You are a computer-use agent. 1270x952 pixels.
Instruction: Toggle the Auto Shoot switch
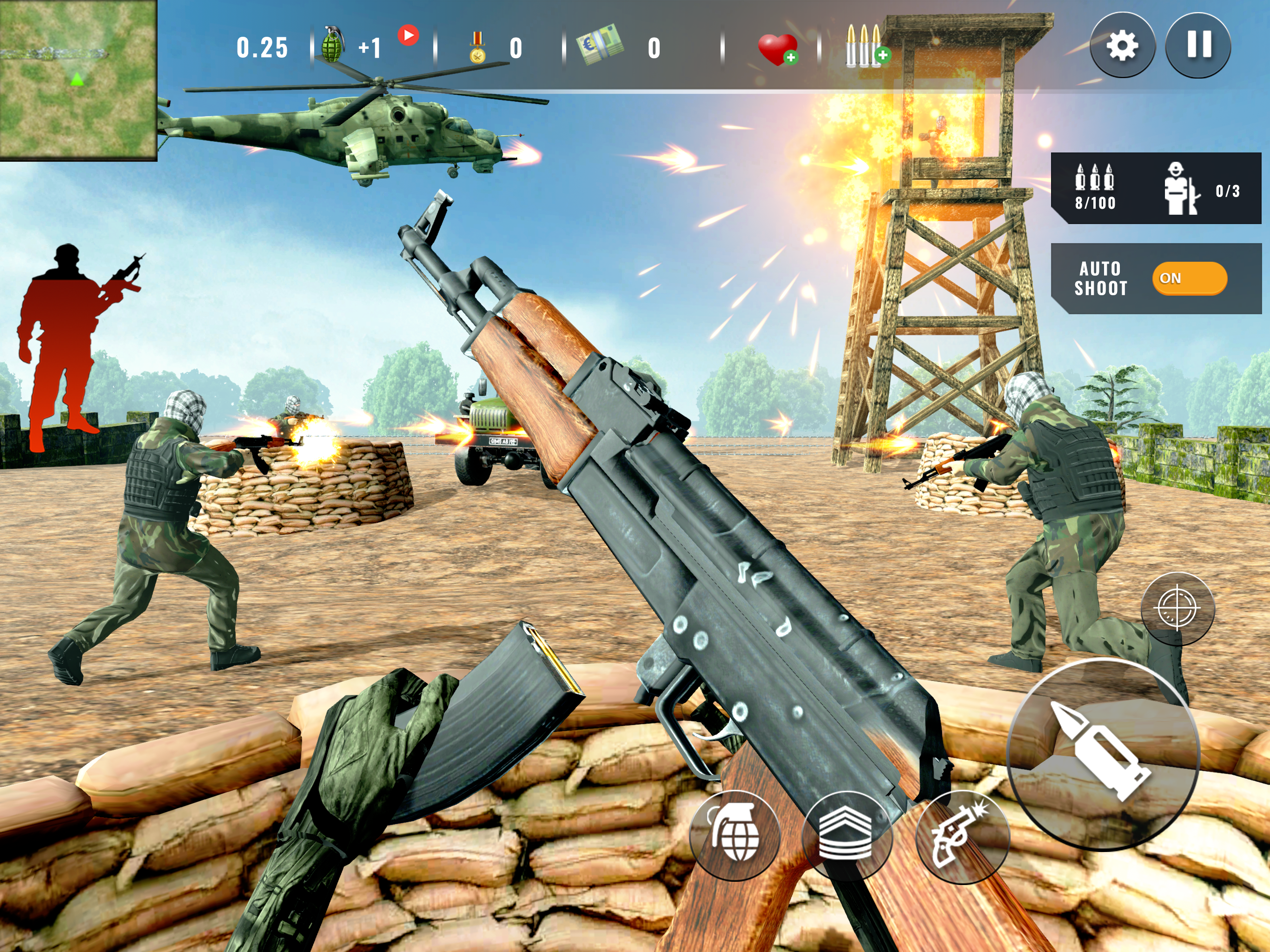click(x=1189, y=278)
